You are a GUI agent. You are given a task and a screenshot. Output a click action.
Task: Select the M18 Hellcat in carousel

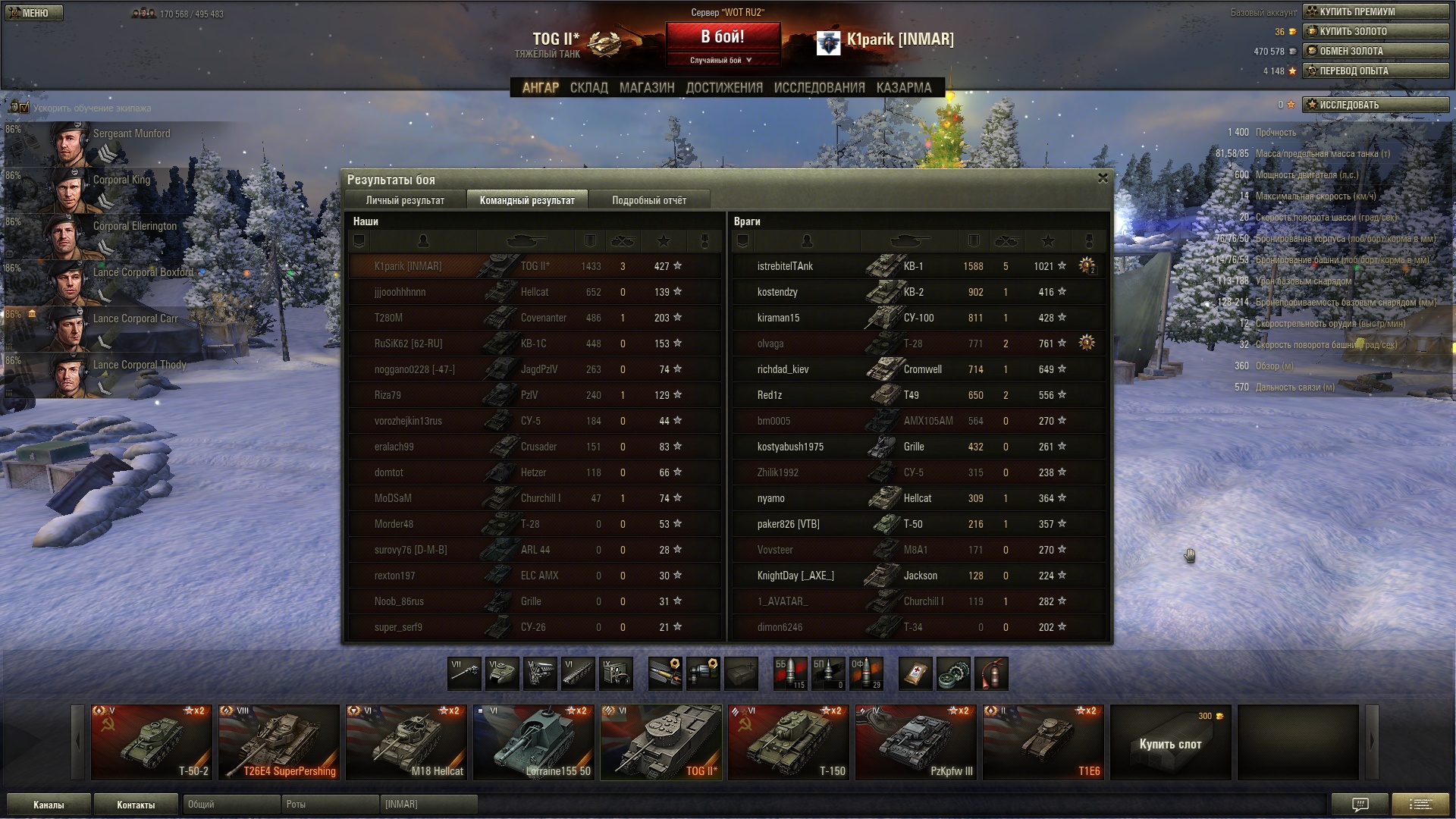click(x=406, y=742)
